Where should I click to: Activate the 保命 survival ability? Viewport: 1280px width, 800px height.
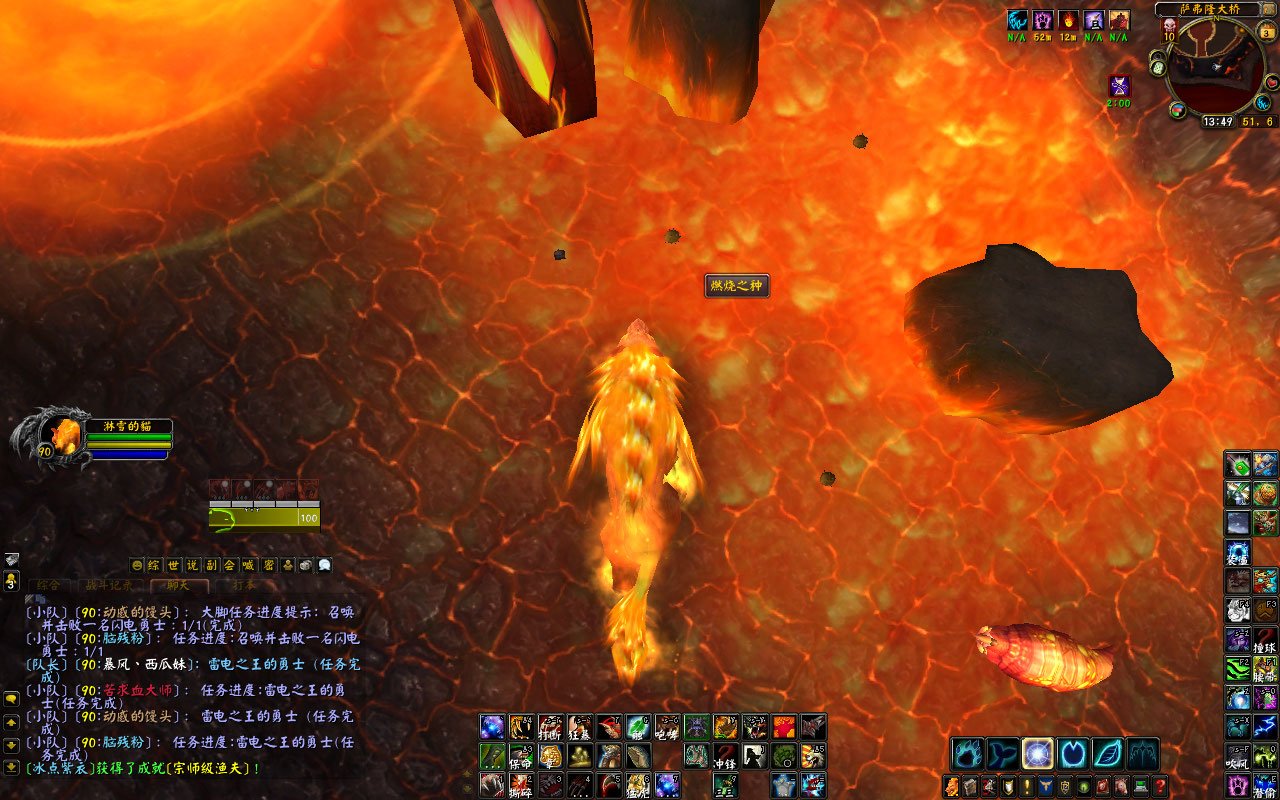coord(521,756)
